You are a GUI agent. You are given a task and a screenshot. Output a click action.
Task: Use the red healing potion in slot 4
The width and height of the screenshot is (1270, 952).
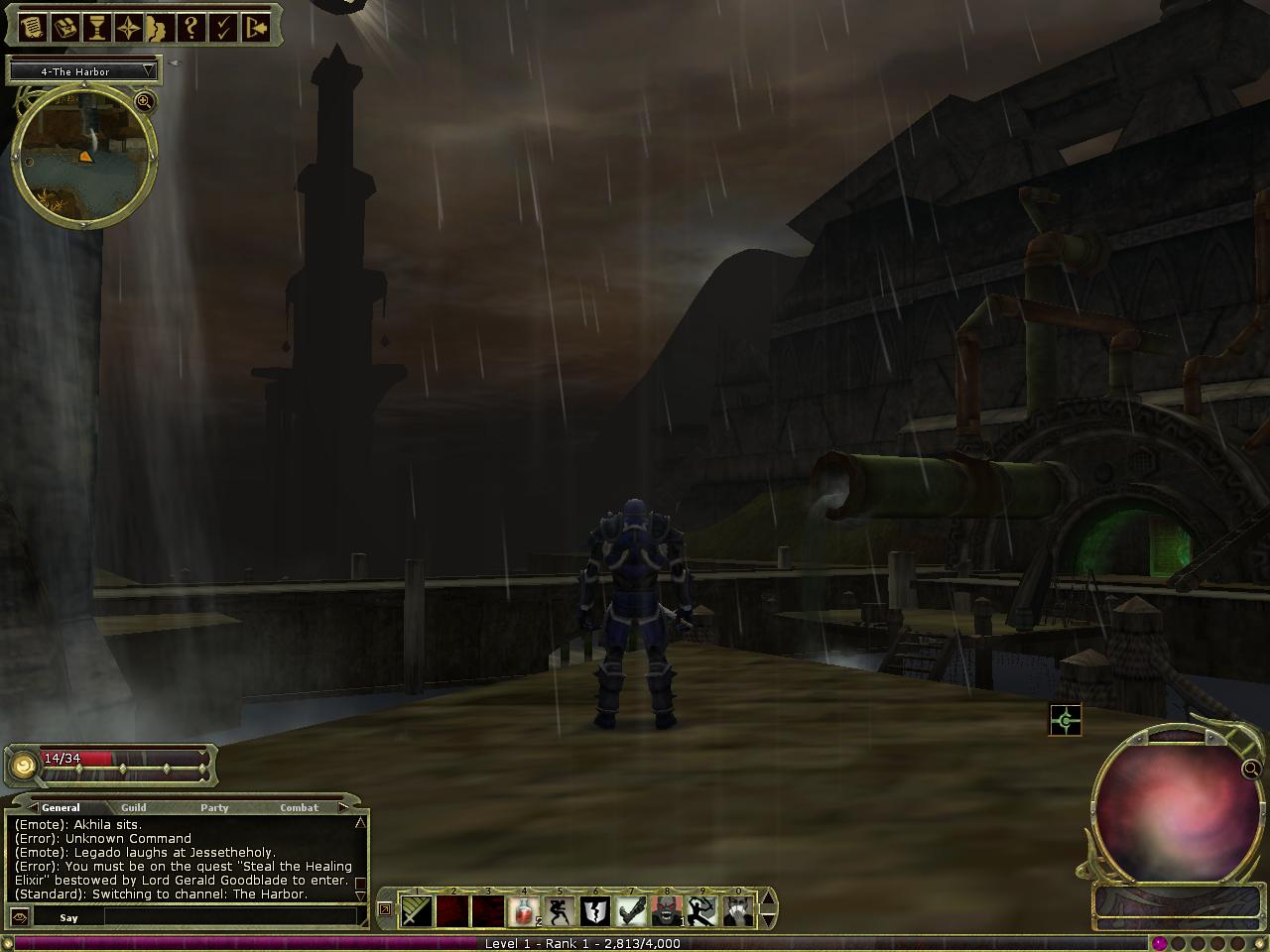pyautogui.click(x=524, y=910)
